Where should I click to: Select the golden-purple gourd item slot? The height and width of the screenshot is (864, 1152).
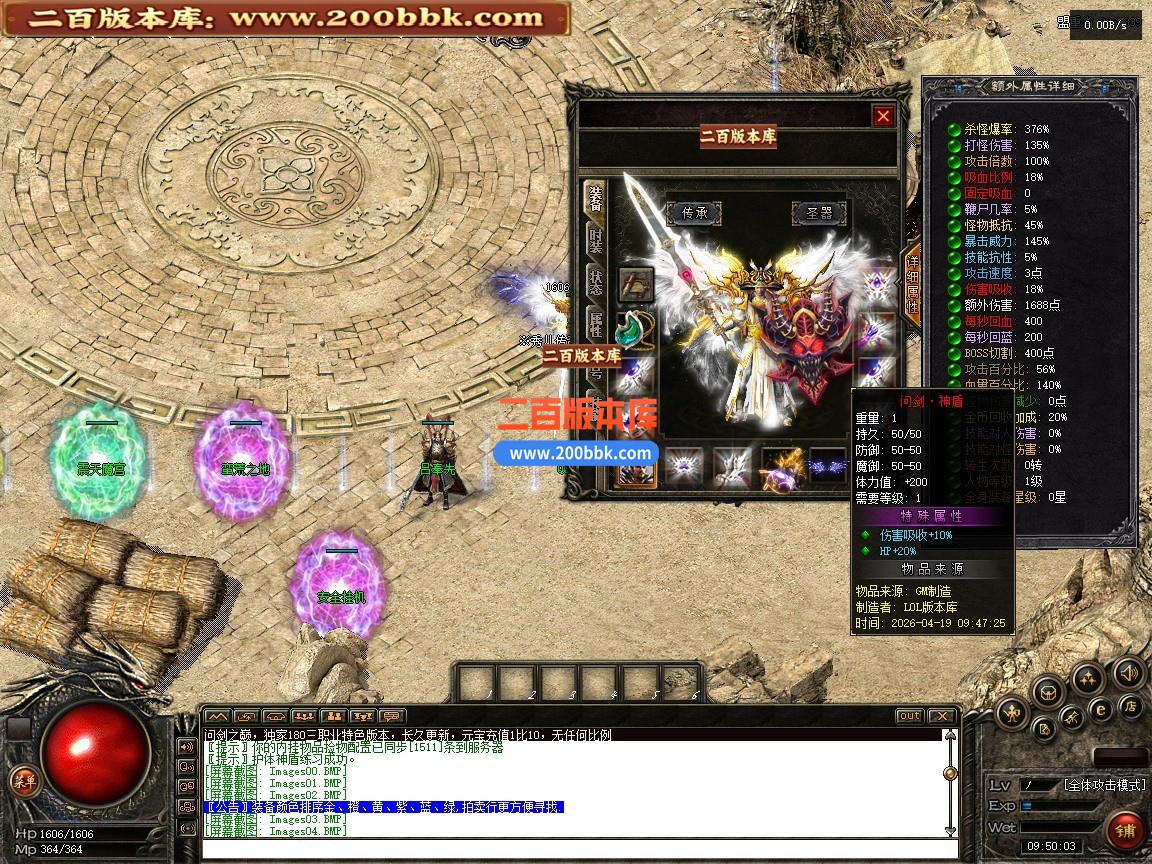click(x=781, y=466)
